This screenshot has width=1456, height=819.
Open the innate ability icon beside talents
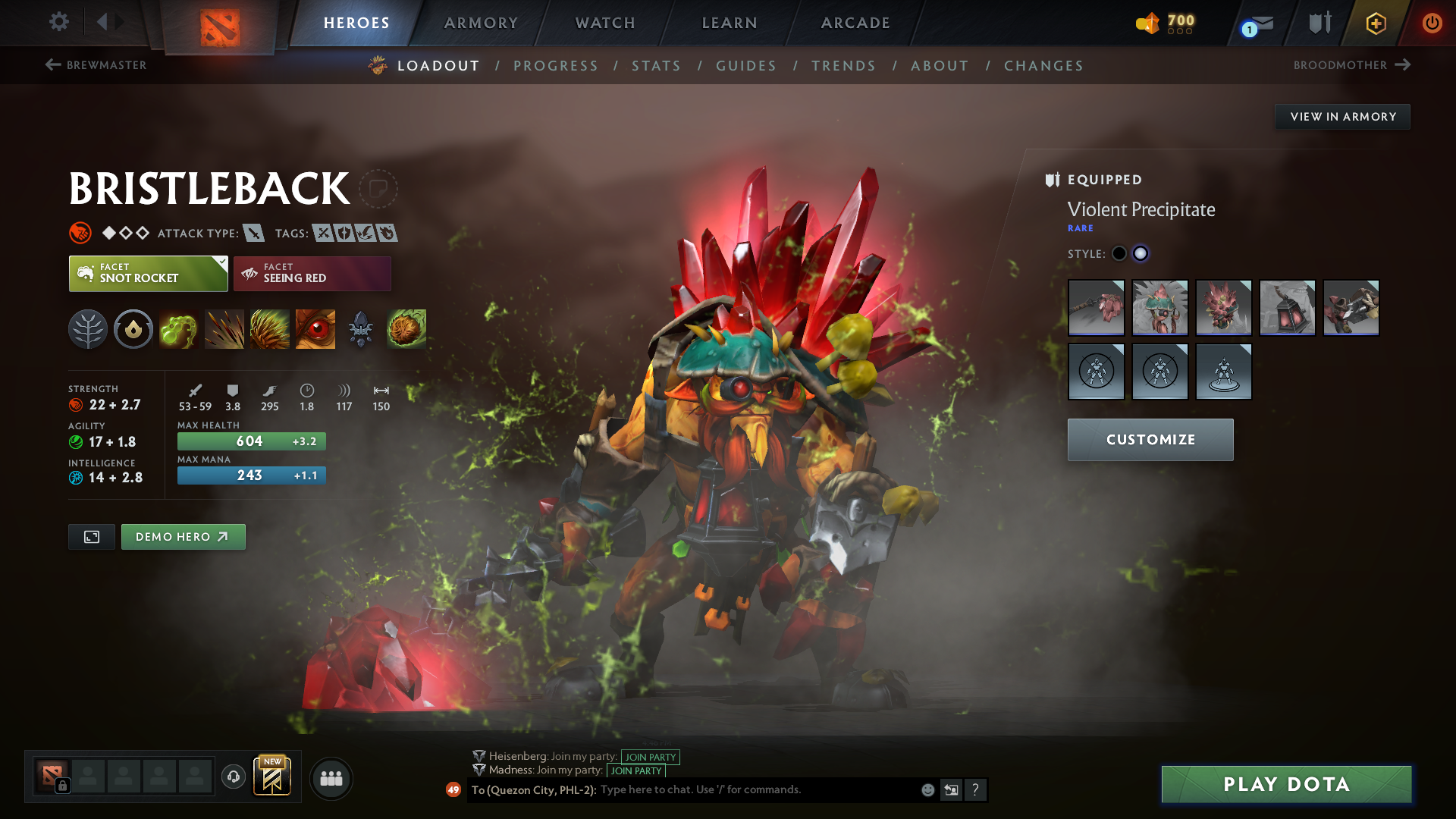pos(133,328)
